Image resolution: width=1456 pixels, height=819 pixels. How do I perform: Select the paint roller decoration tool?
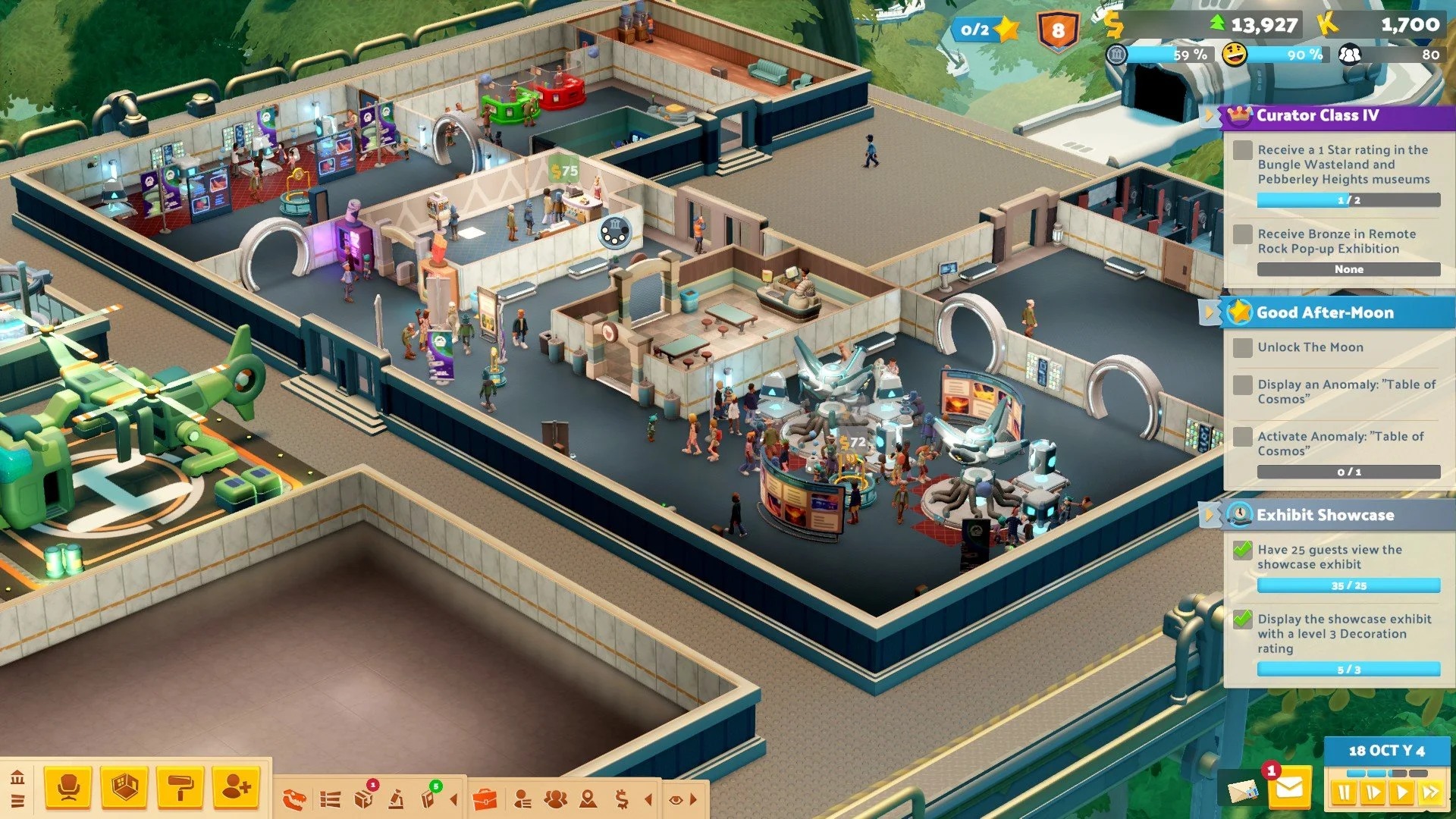[180, 788]
